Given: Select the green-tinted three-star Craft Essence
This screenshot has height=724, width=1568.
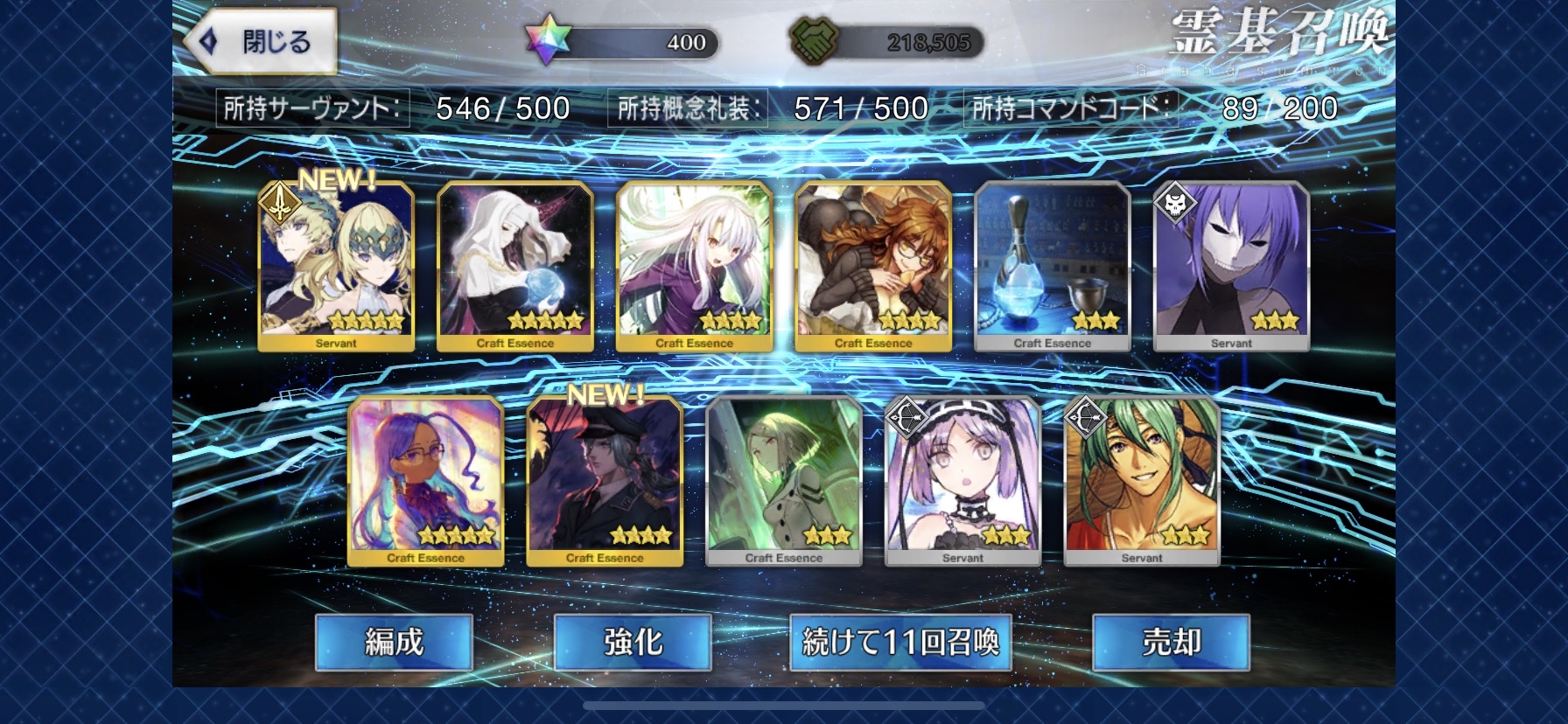Looking at the screenshot, I should pos(784,481).
